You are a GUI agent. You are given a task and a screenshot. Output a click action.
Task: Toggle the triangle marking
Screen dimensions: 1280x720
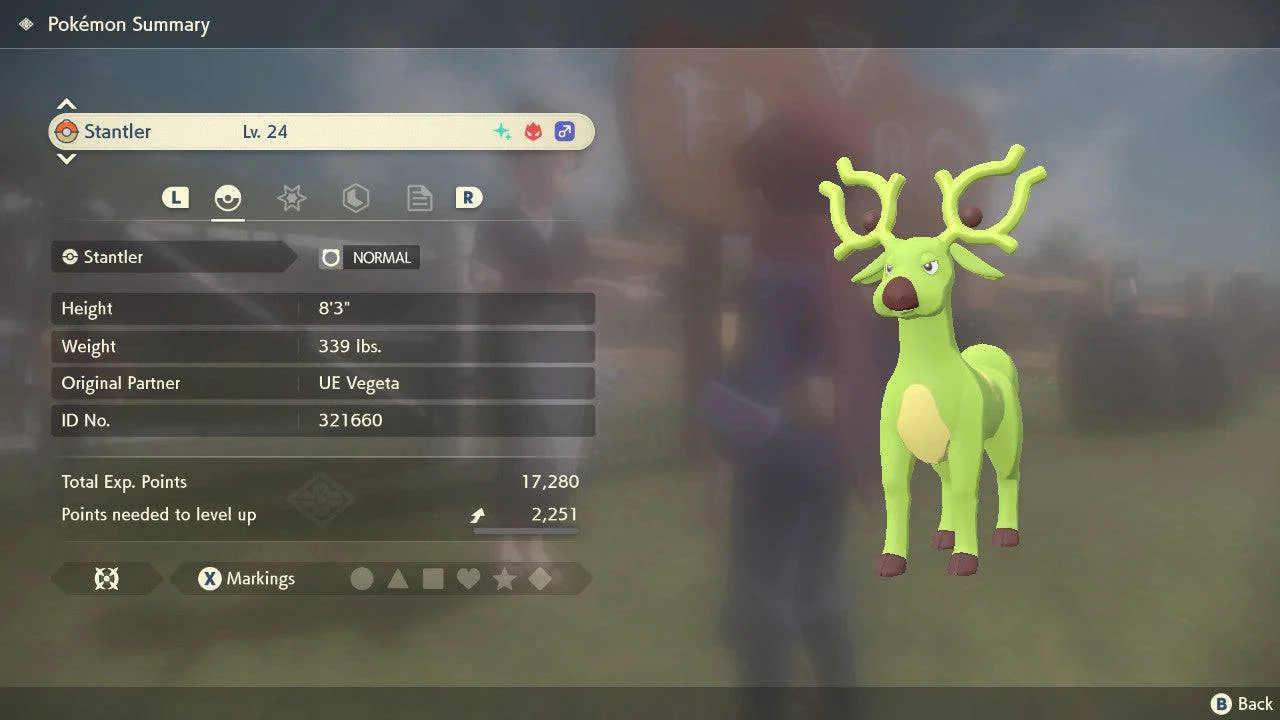click(398, 579)
